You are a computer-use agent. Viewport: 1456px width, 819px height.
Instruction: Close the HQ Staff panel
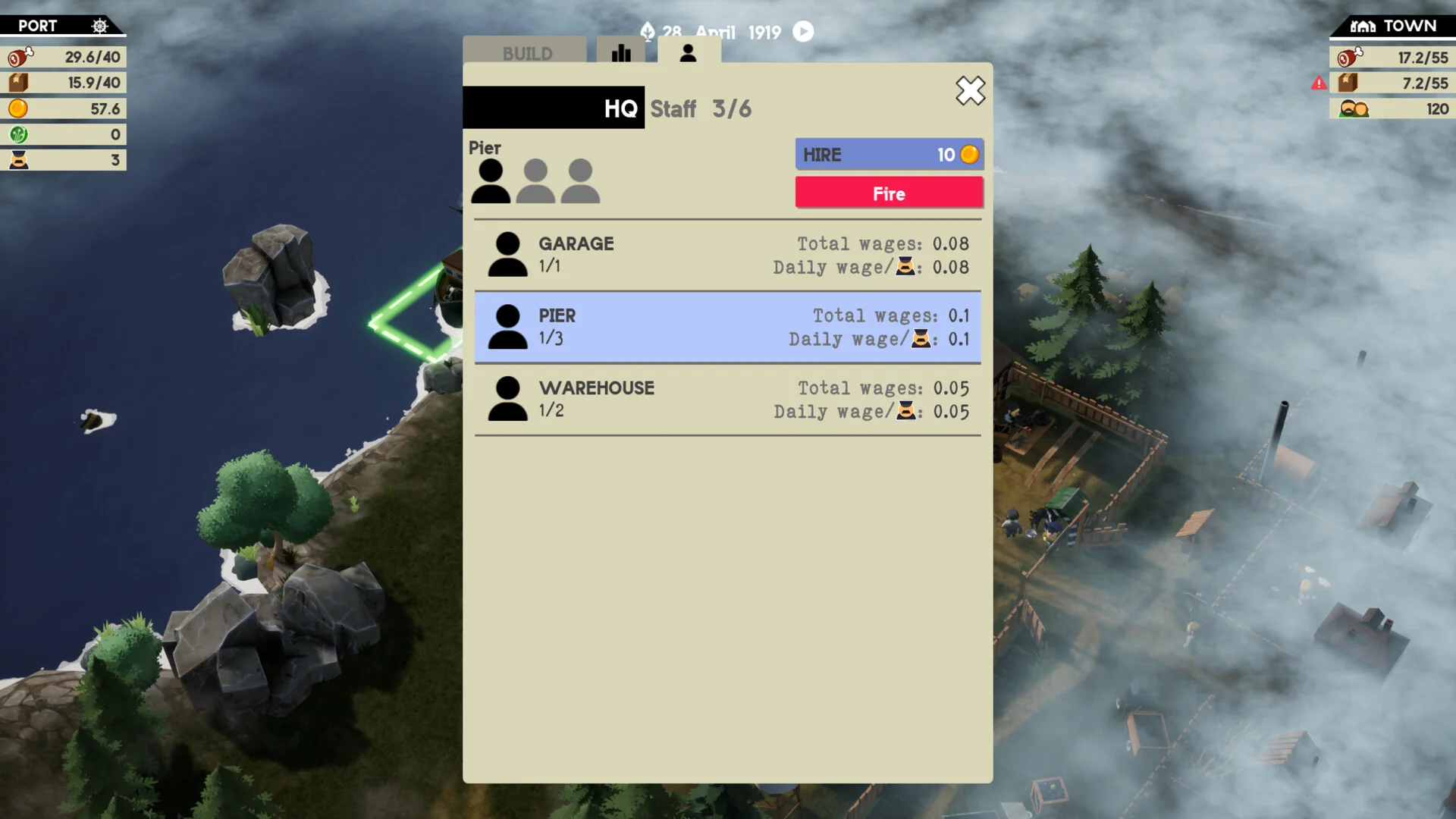[970, 91]
